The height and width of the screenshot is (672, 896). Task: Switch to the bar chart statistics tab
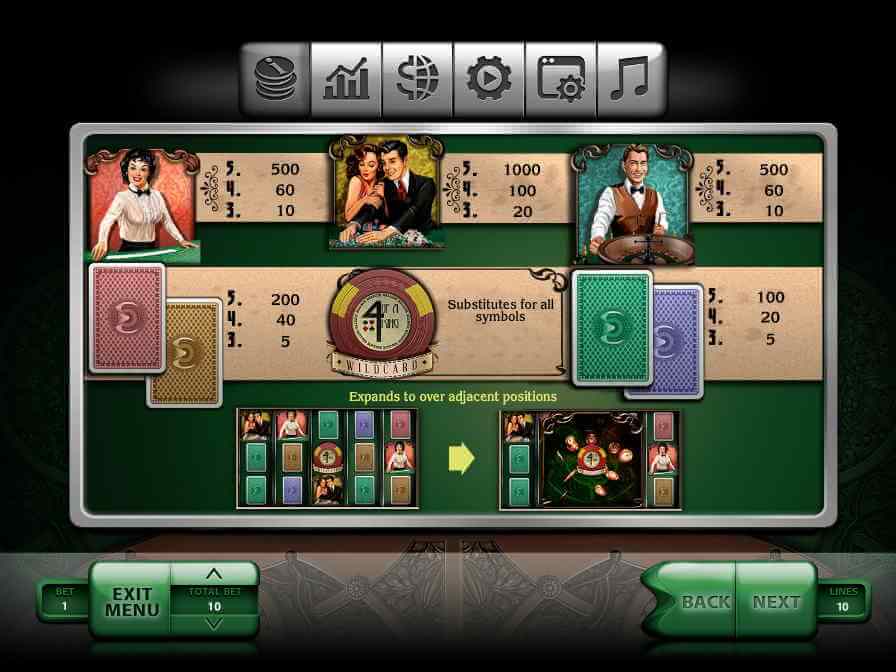tap(346, 79)
